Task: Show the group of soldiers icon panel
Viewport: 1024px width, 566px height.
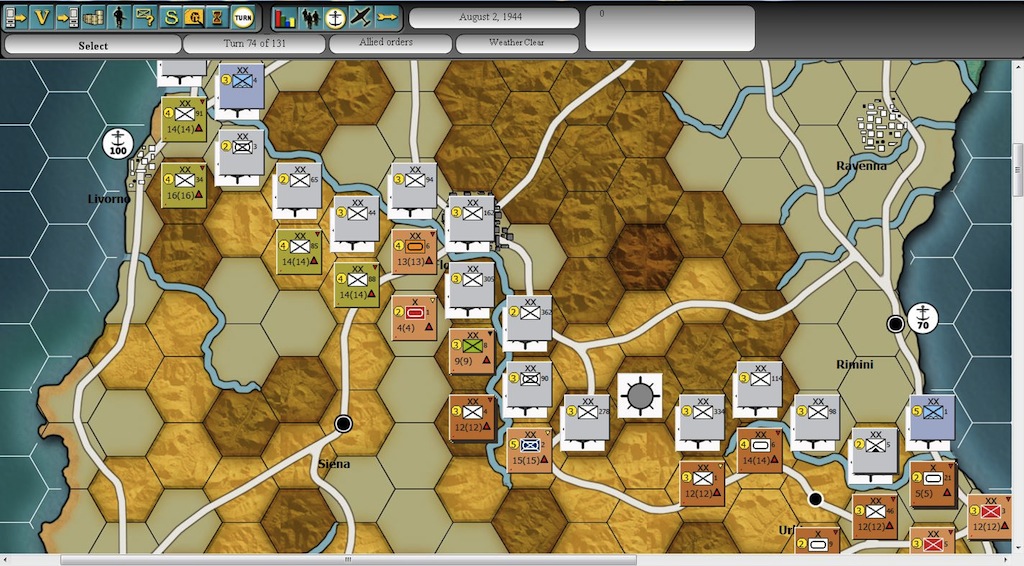Action: (310, 17)
